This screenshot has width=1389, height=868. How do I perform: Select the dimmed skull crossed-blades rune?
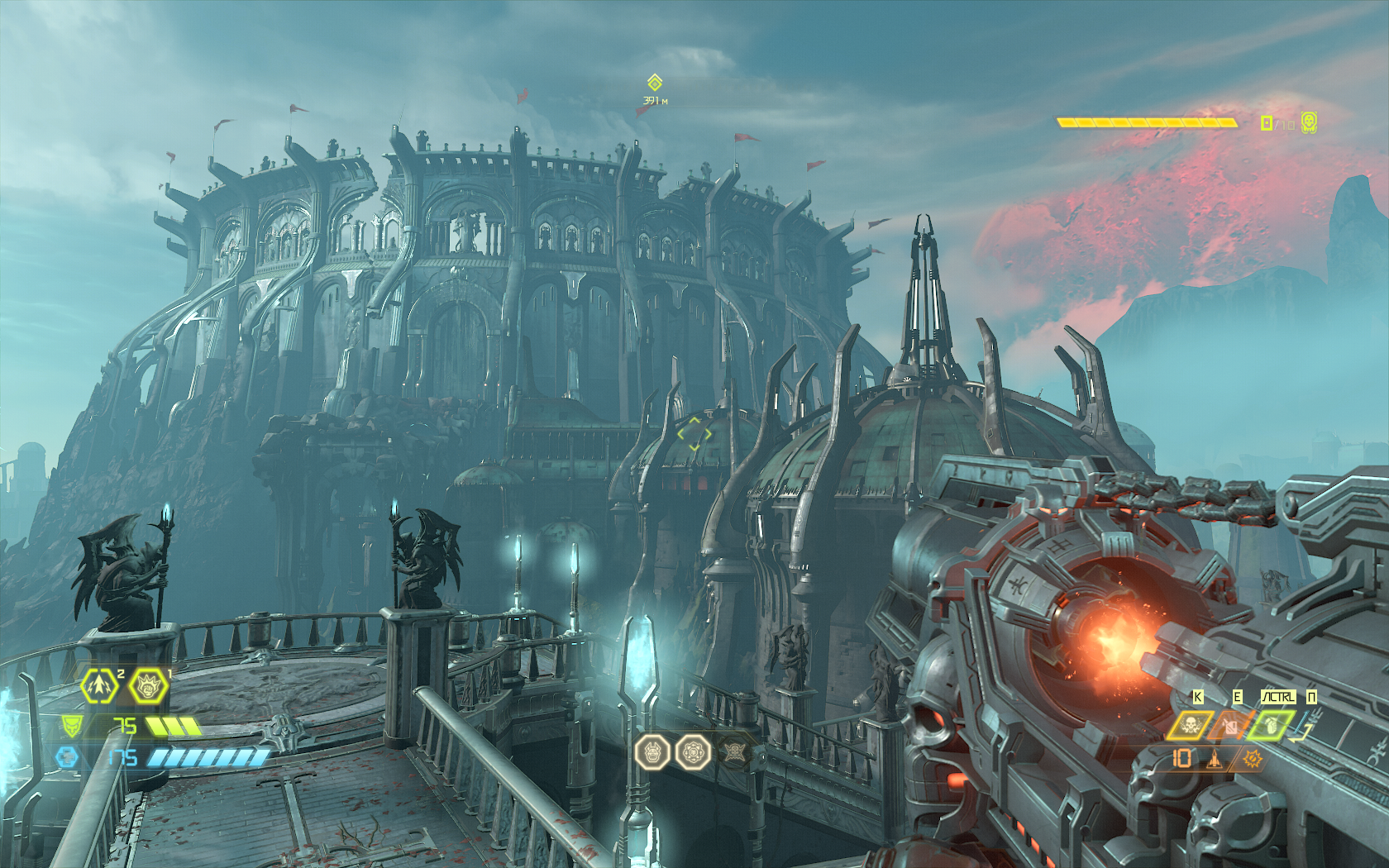point(733,752)
